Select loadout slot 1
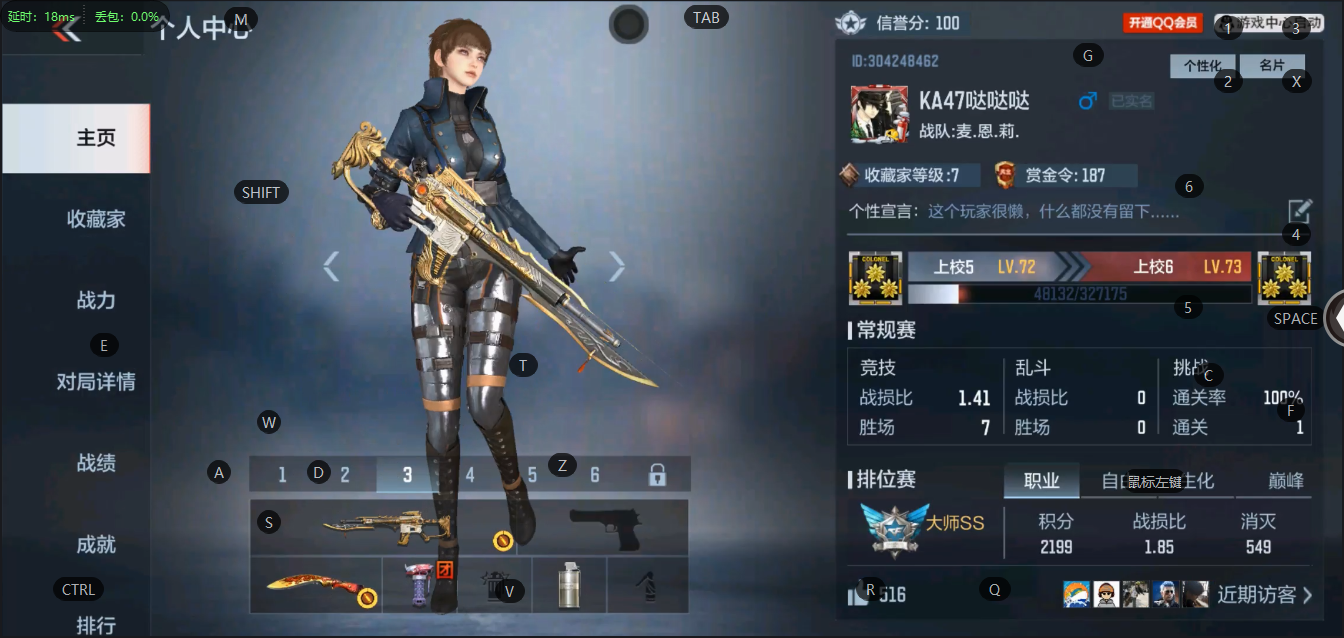The image size is (1344, 638). pos(282,475)
